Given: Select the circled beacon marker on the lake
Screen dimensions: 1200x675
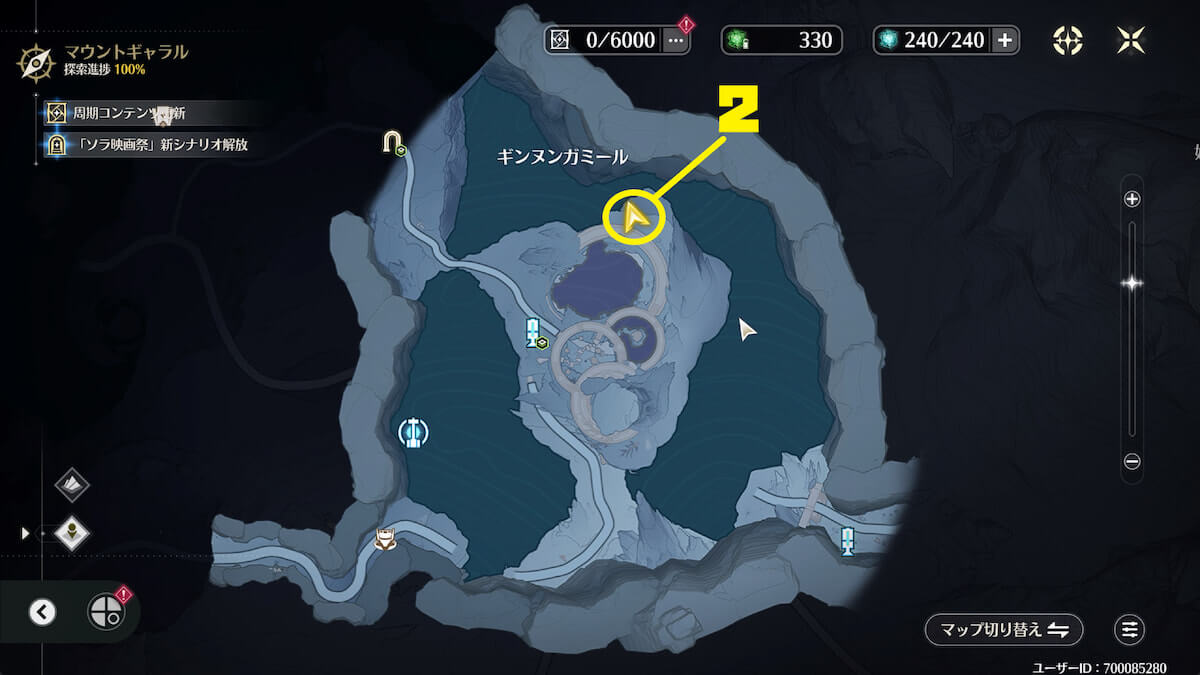Looking at the screenshot, I should pyautogui.click(x=413, y=432).
